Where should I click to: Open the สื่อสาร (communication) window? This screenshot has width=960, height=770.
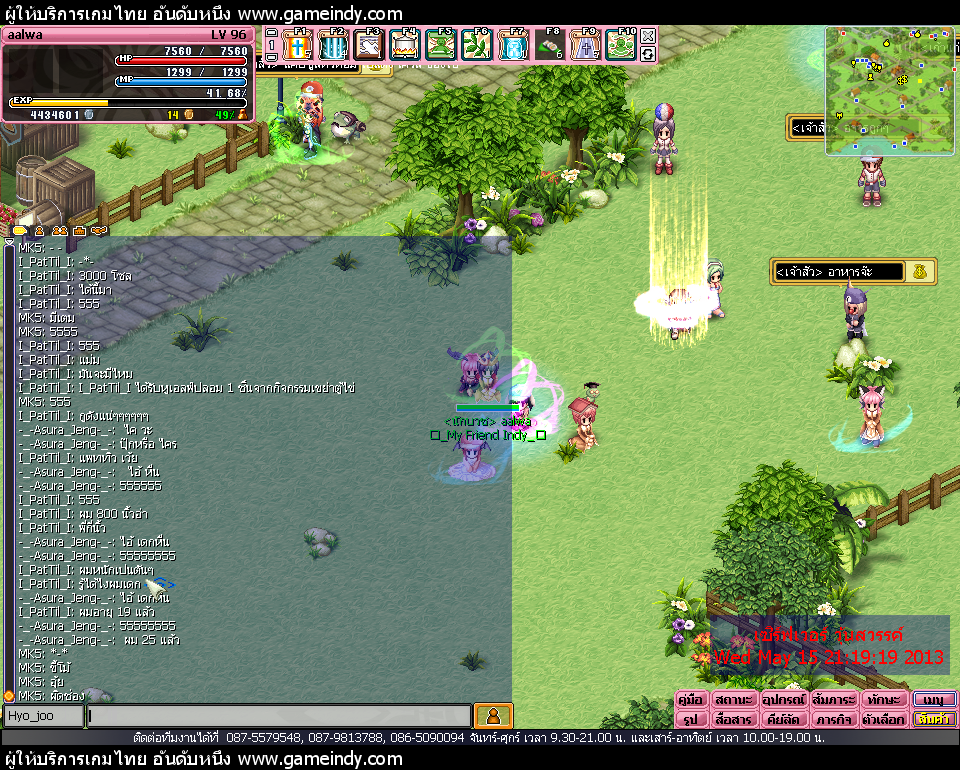coord(734,719)
